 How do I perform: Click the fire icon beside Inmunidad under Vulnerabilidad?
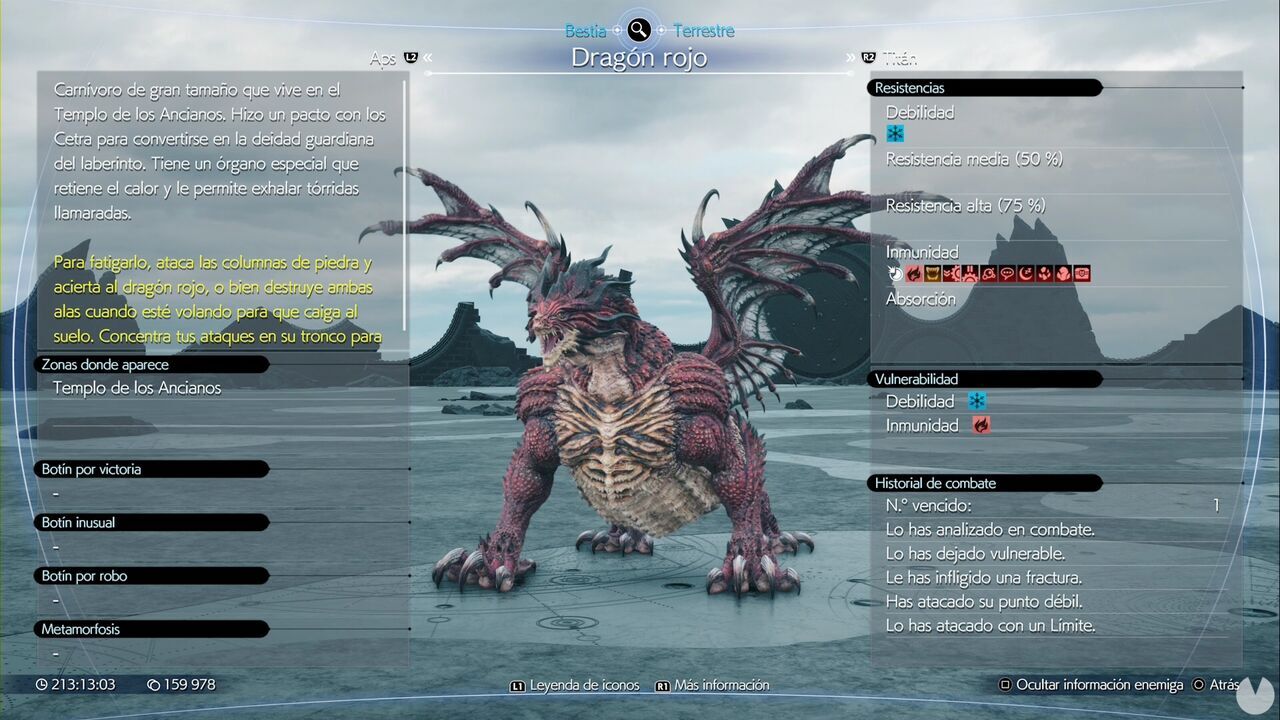click(981, 425)
